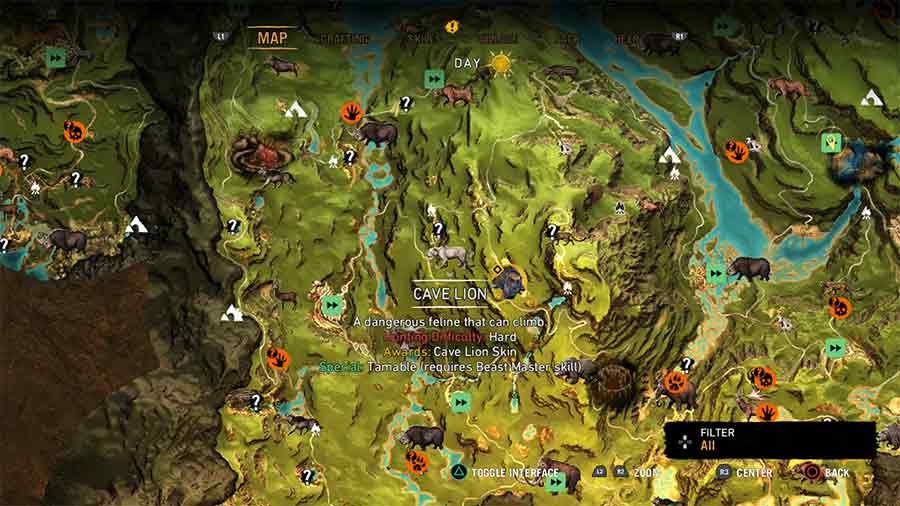Switch to the Crafting tab

[344, 39]
